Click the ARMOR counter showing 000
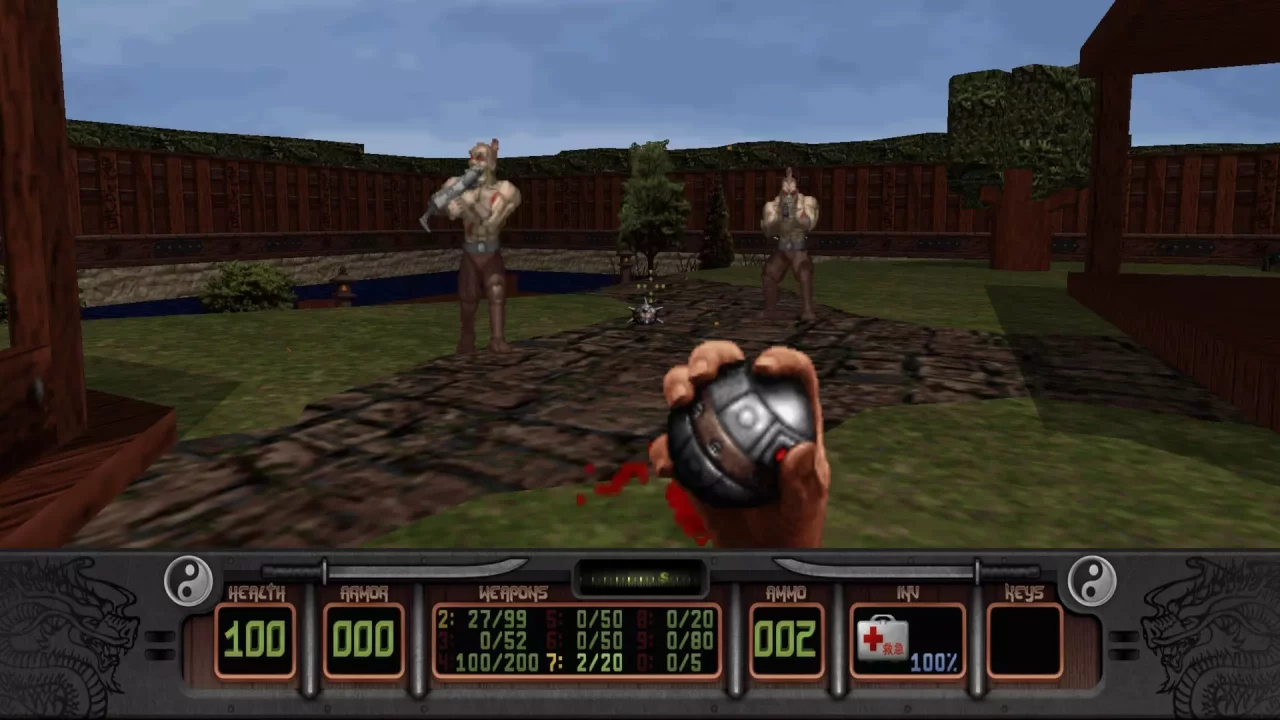This screenshot has width=1280, height=720. [x=363, y=640]
